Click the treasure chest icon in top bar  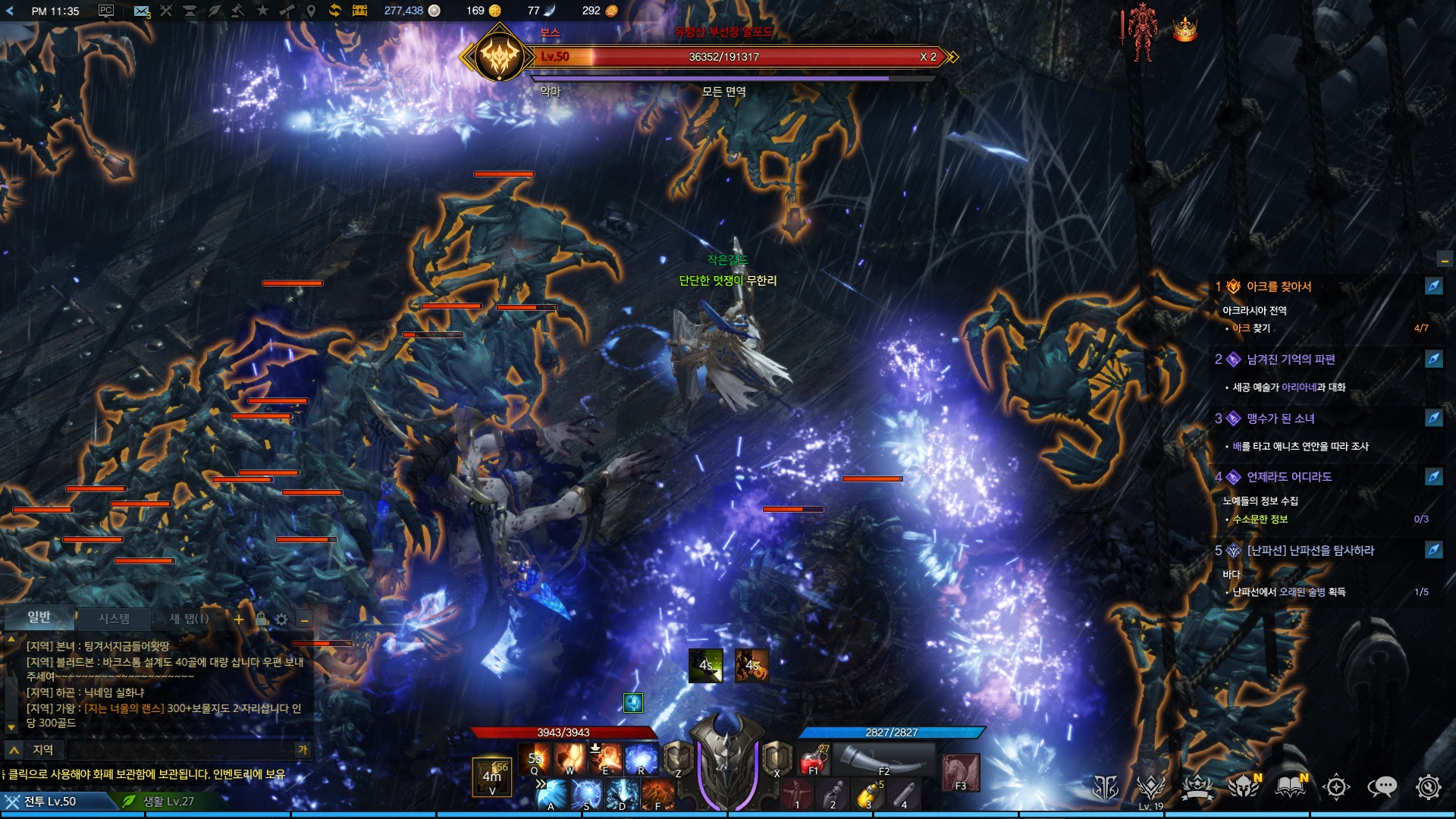[x=359, y=11]
